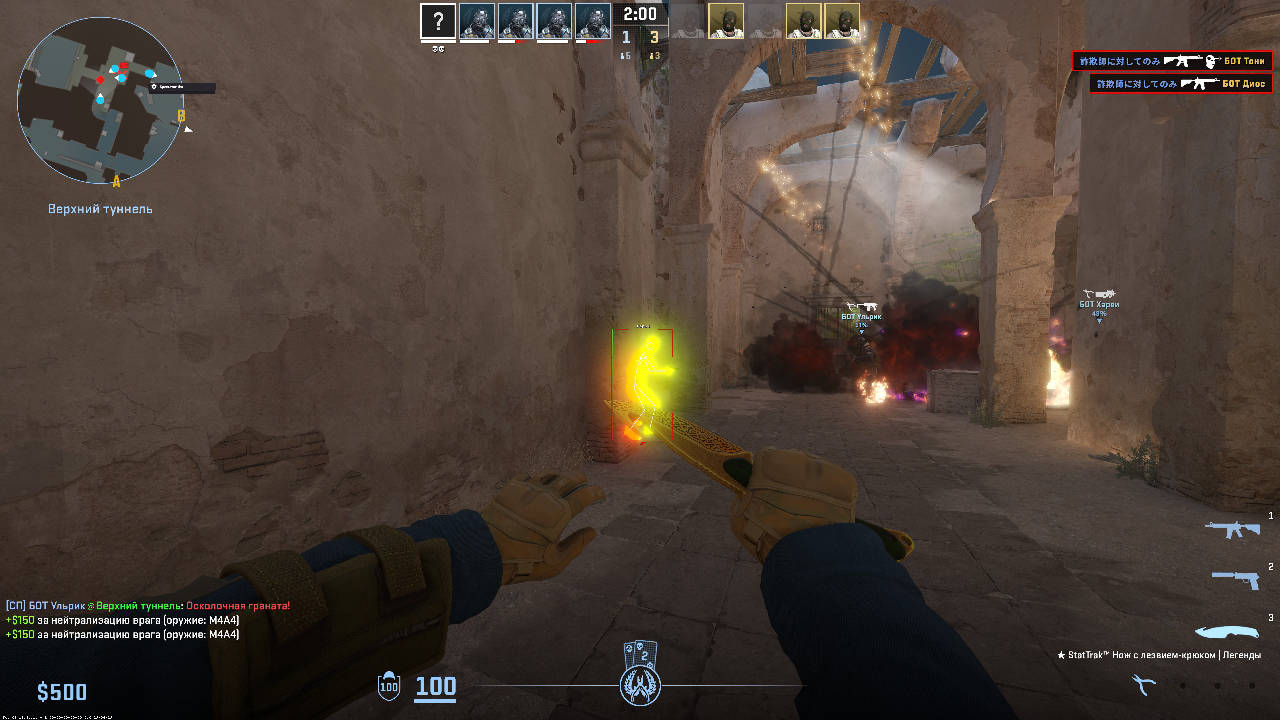Click the CT faction emblem at bottom center
This screenshot has height=720, width=1280.
pos(640,687)
